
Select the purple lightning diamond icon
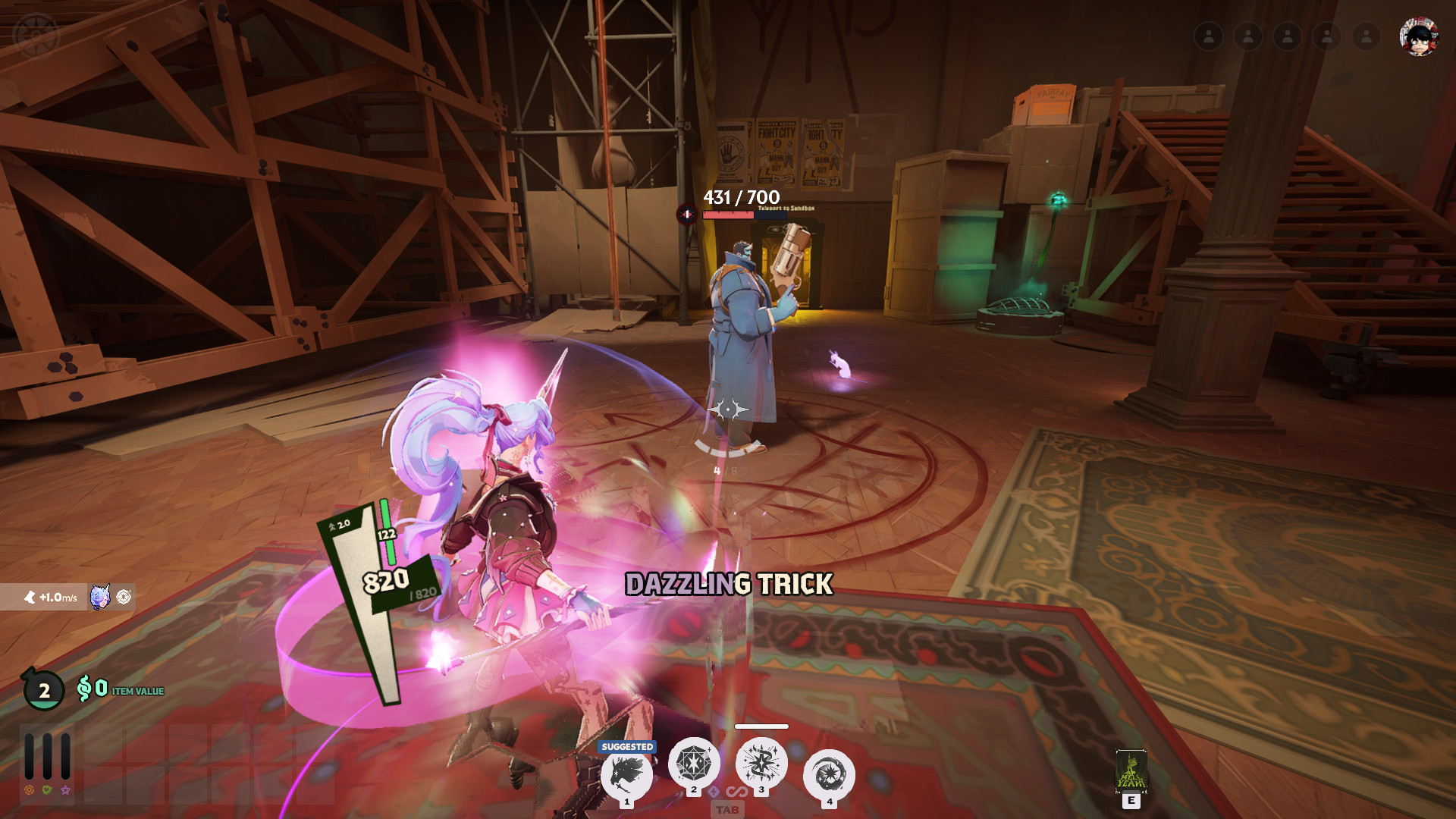point(714,792)
